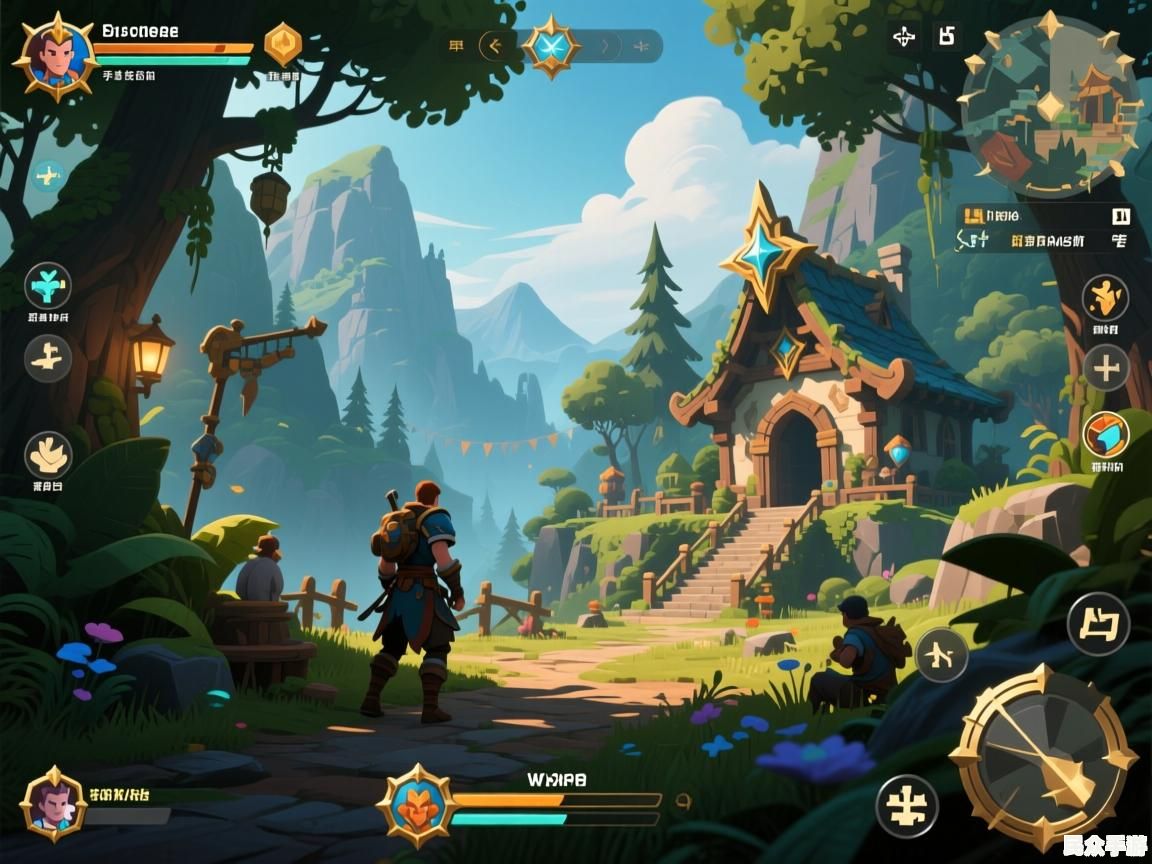
Task: Tap the four-point crosshair icon near the minimap
Action: click(904, 38)
